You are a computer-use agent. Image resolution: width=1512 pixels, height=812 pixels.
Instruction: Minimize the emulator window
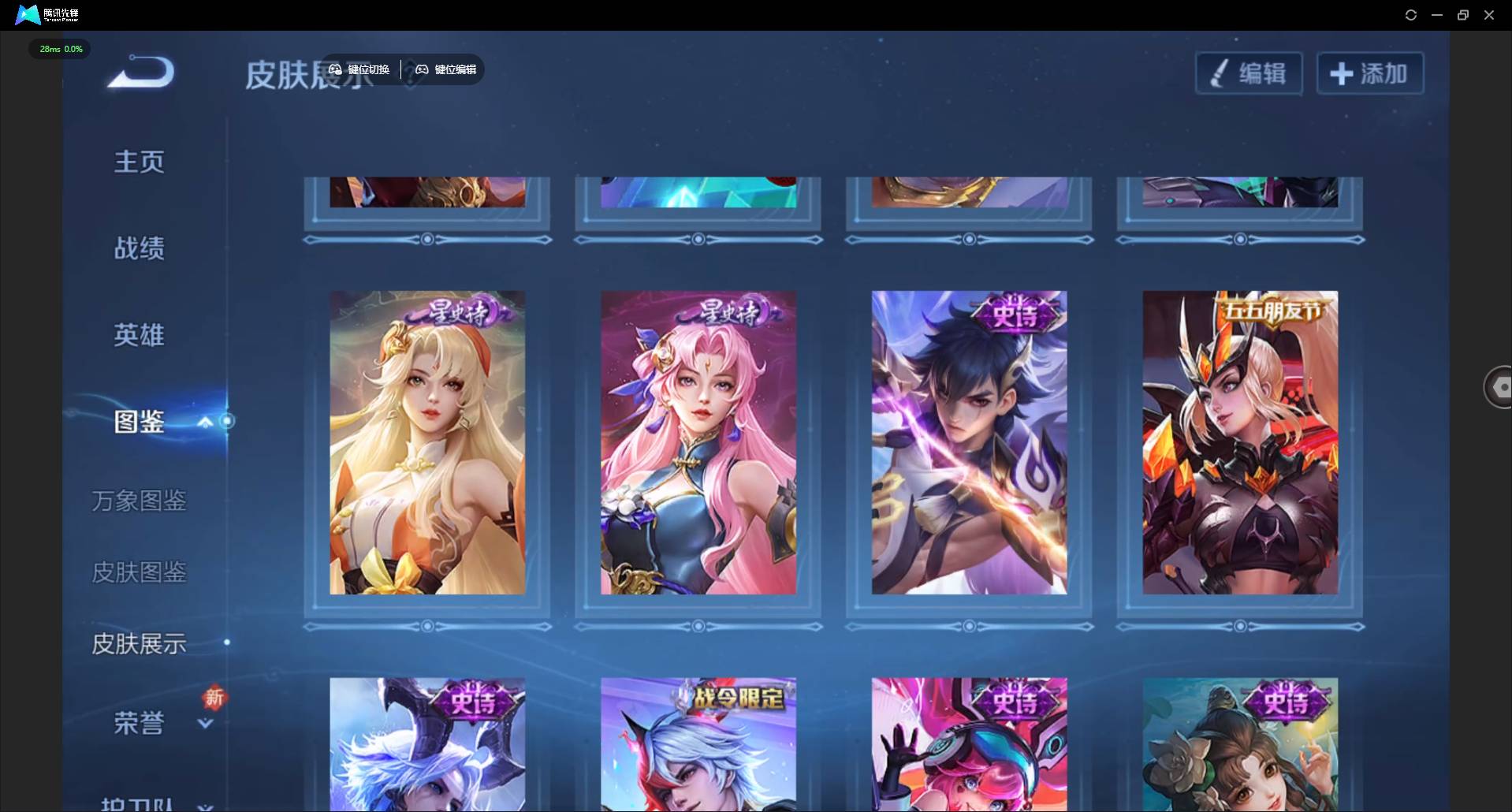(x=1437, y=15)
